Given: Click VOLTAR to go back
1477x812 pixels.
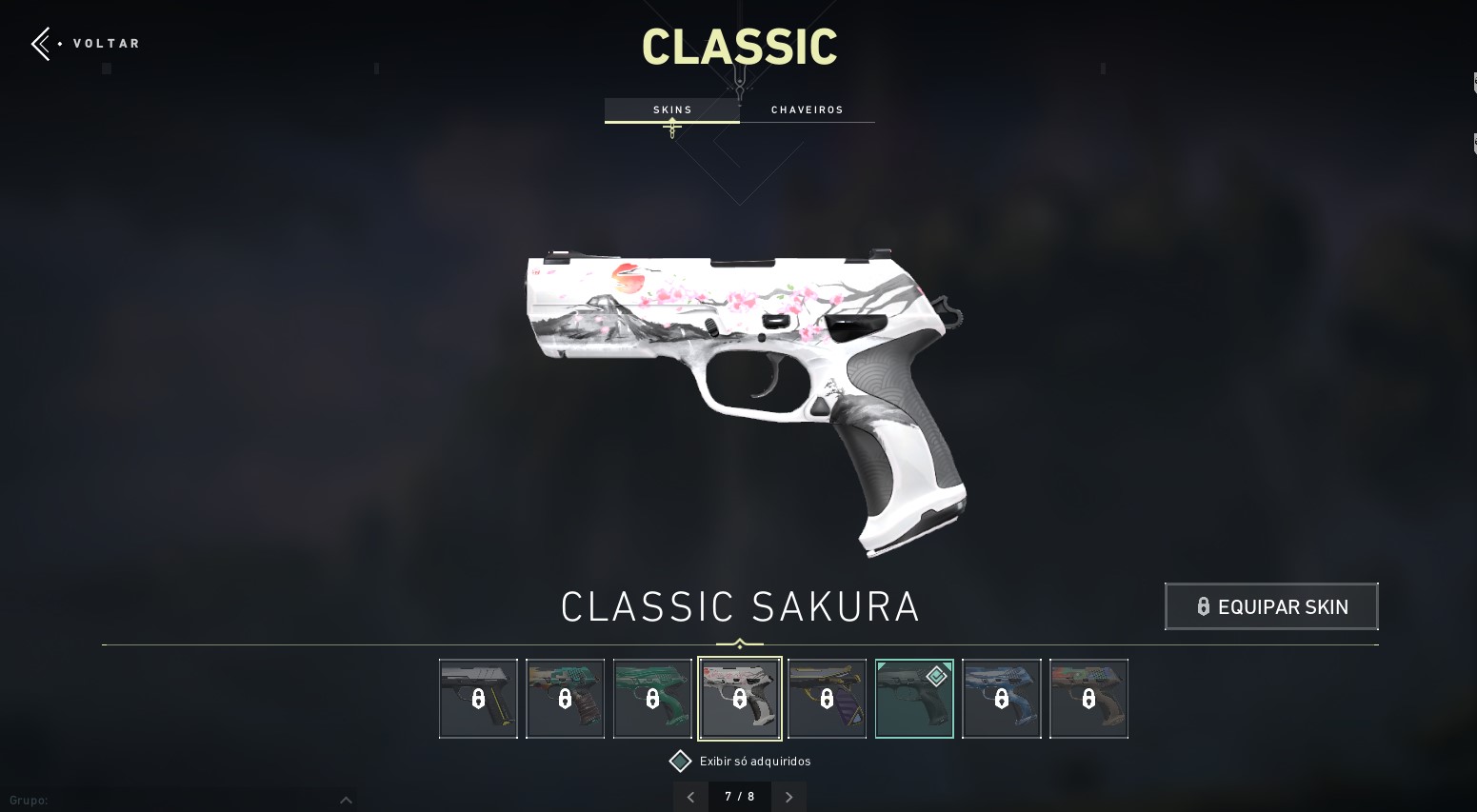Looking at the screenshot, I should click(x=107, y=43).
